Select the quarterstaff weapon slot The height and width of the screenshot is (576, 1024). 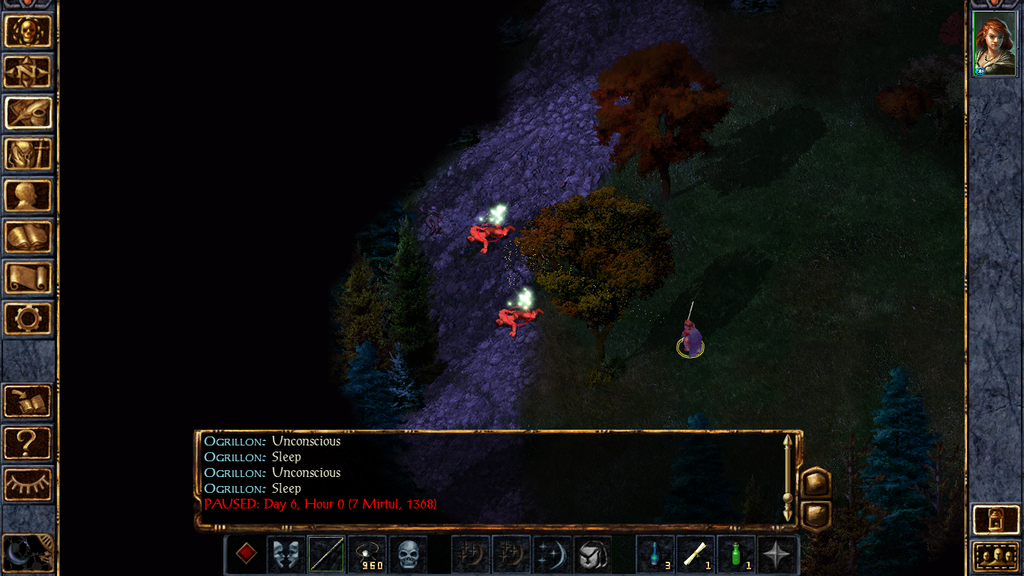click(327, 553)
